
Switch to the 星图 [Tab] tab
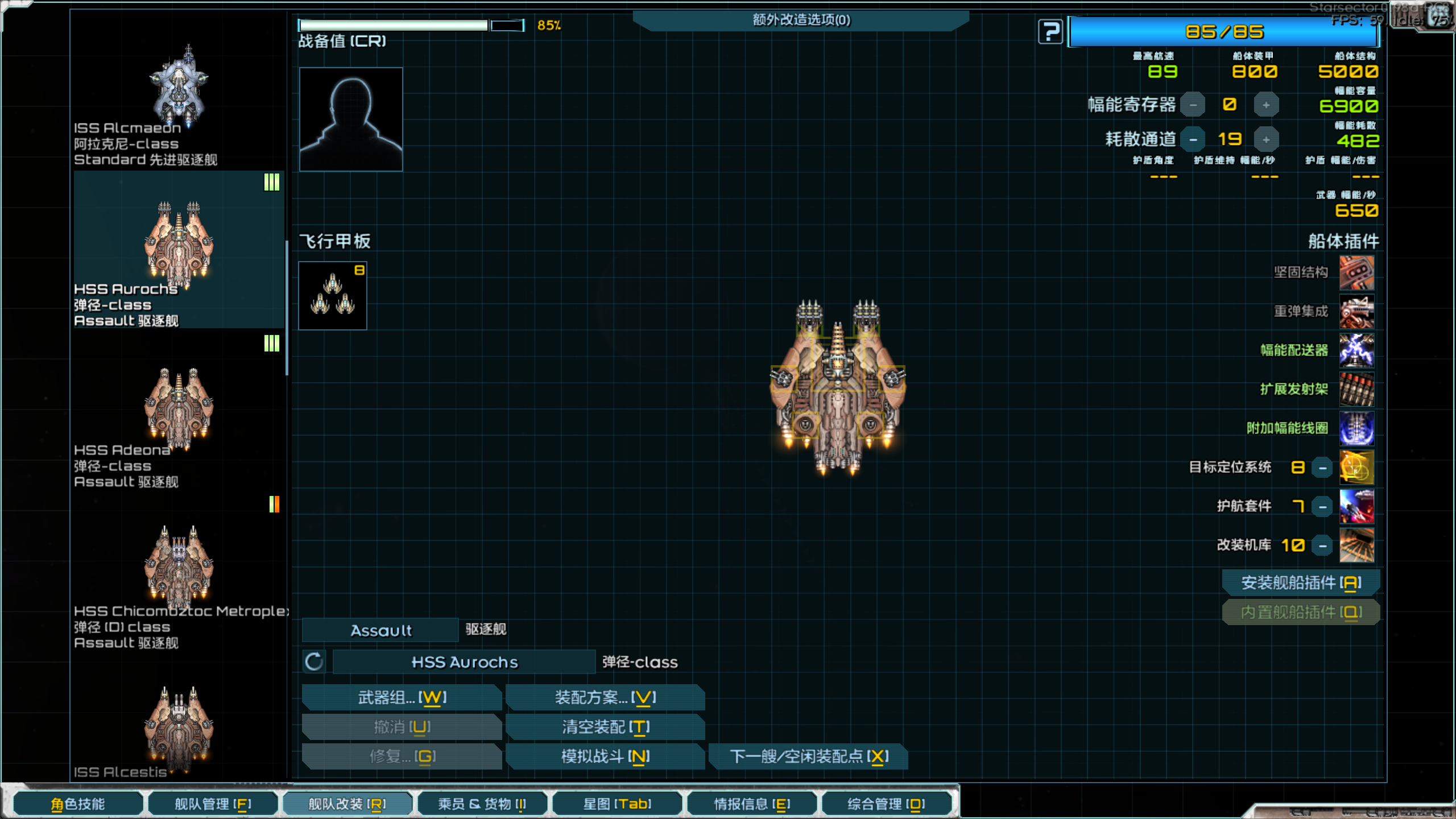click(617, 804)
